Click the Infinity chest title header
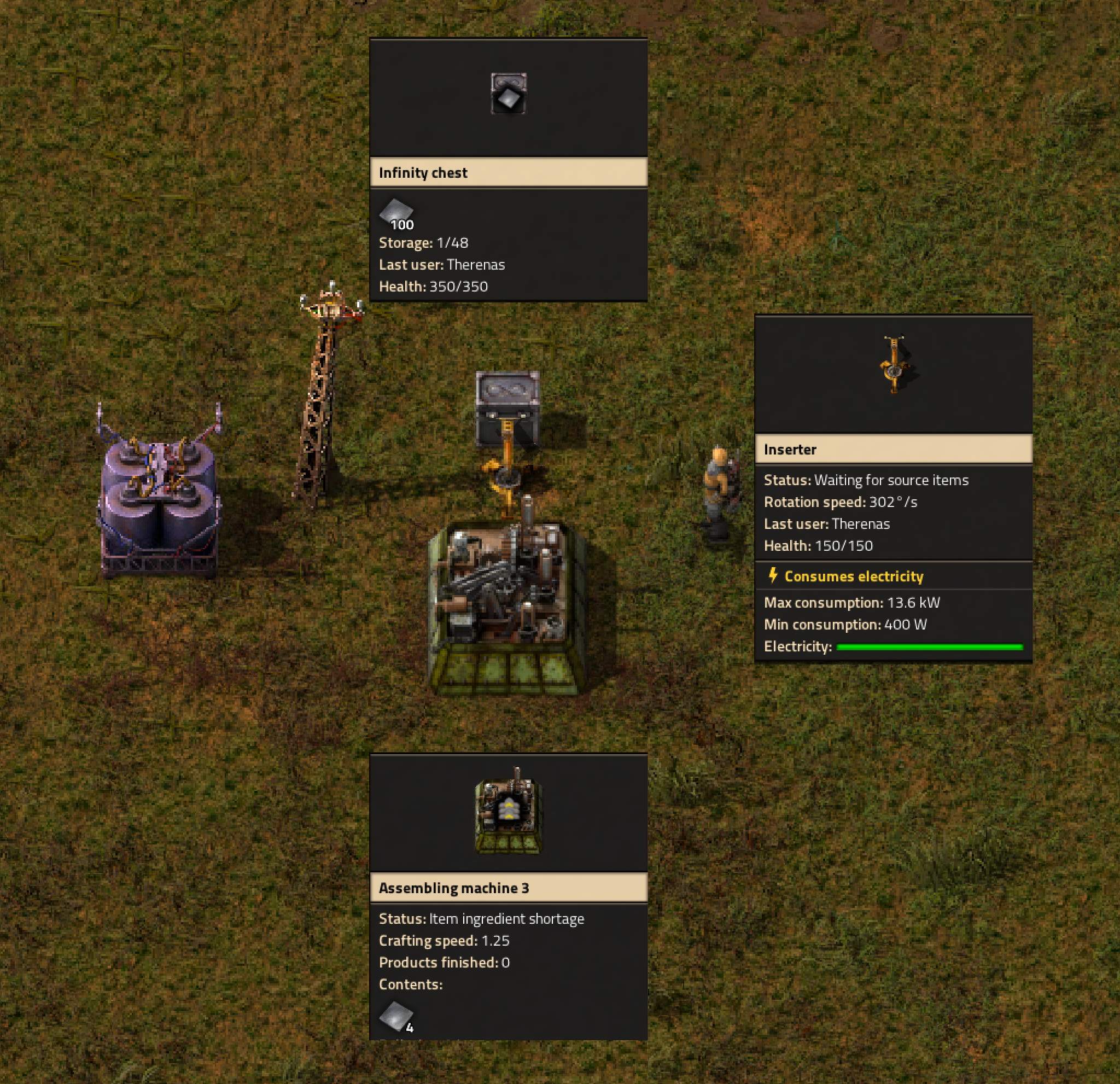Viewport: 1120px width, 1084px height. click(424, 173)
